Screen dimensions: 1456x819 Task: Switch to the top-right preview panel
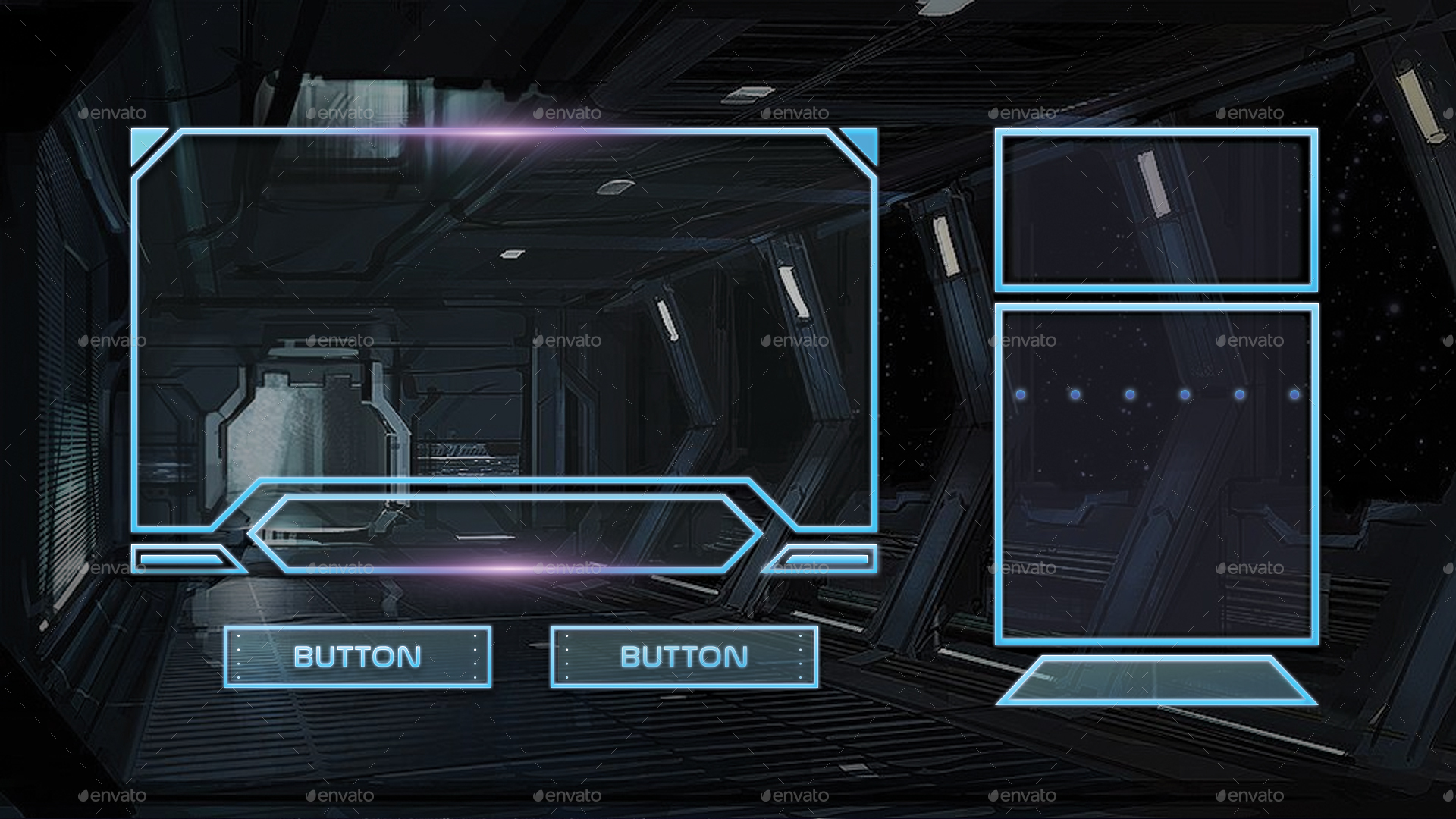click(1156, 209)
